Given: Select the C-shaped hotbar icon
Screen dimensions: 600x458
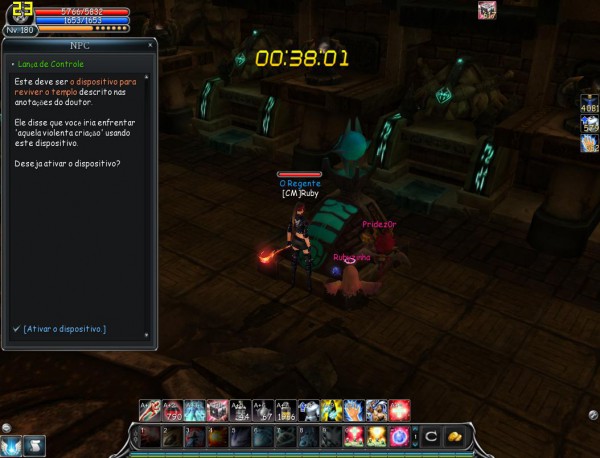Looking at the screenshot, I should [x=430, y=437].
